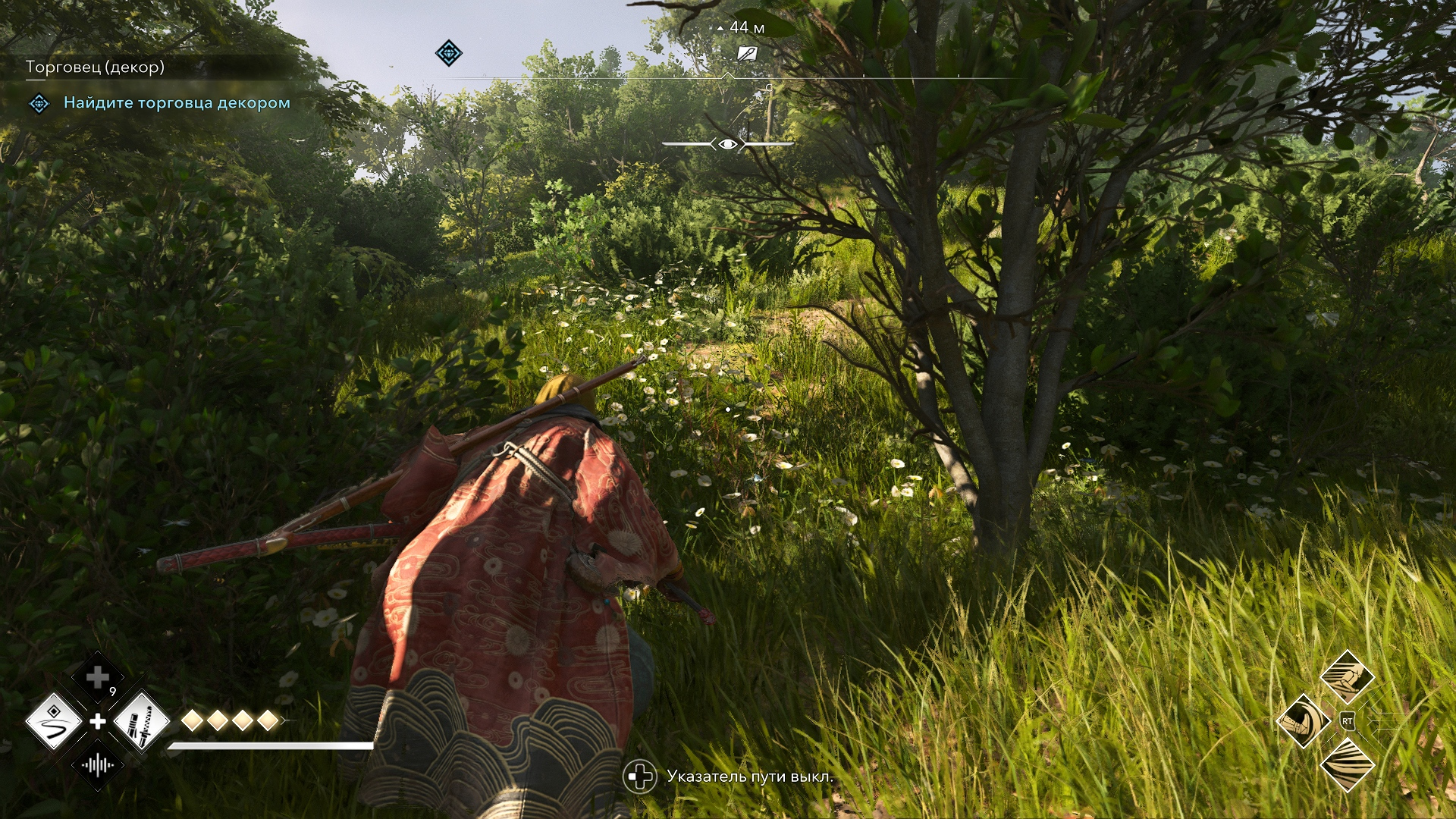Select the paintbrush scroll marker on compass
Viewport: 1456px width, 819px height.
click(x=747, y=53)
